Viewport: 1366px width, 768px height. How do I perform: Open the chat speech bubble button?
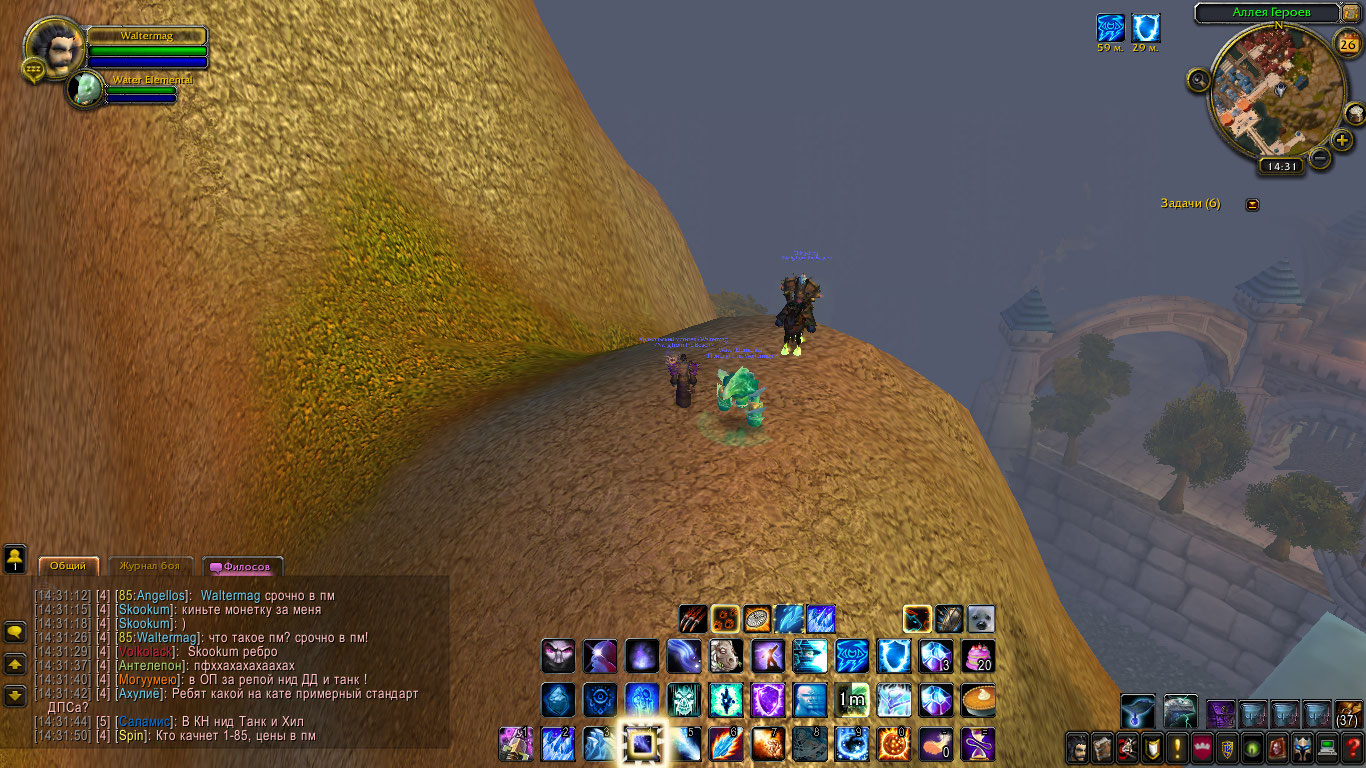15,632
